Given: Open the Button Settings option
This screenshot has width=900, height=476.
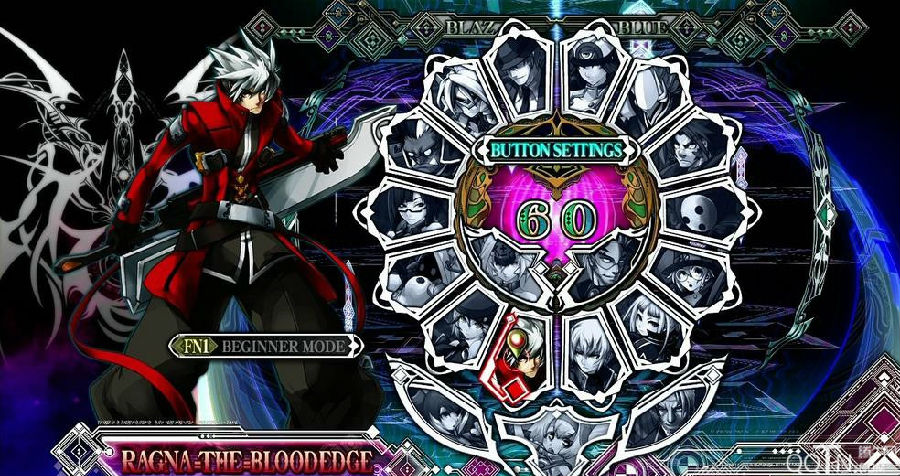Looking at the screenshot, I should pyautogui.click(x=556, y=150).
